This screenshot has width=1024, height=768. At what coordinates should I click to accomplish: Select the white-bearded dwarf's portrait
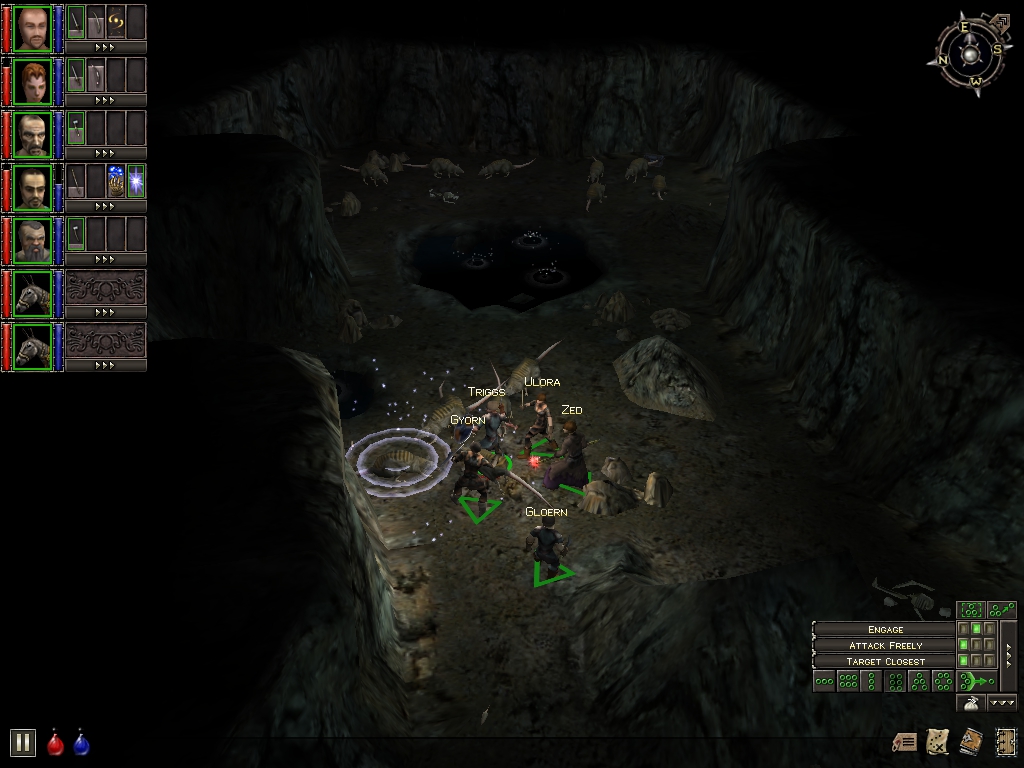point(33,240)
